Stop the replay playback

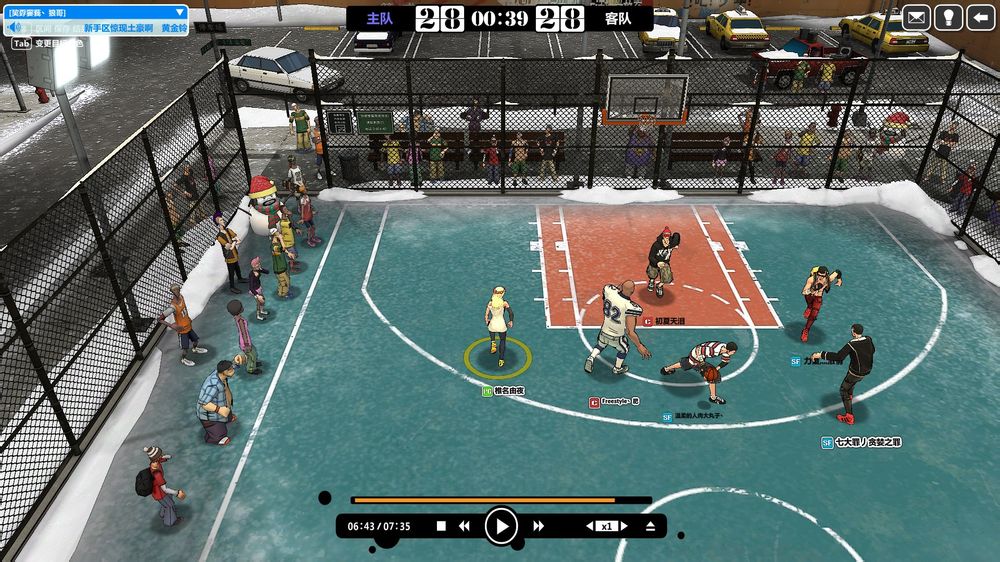441,526
